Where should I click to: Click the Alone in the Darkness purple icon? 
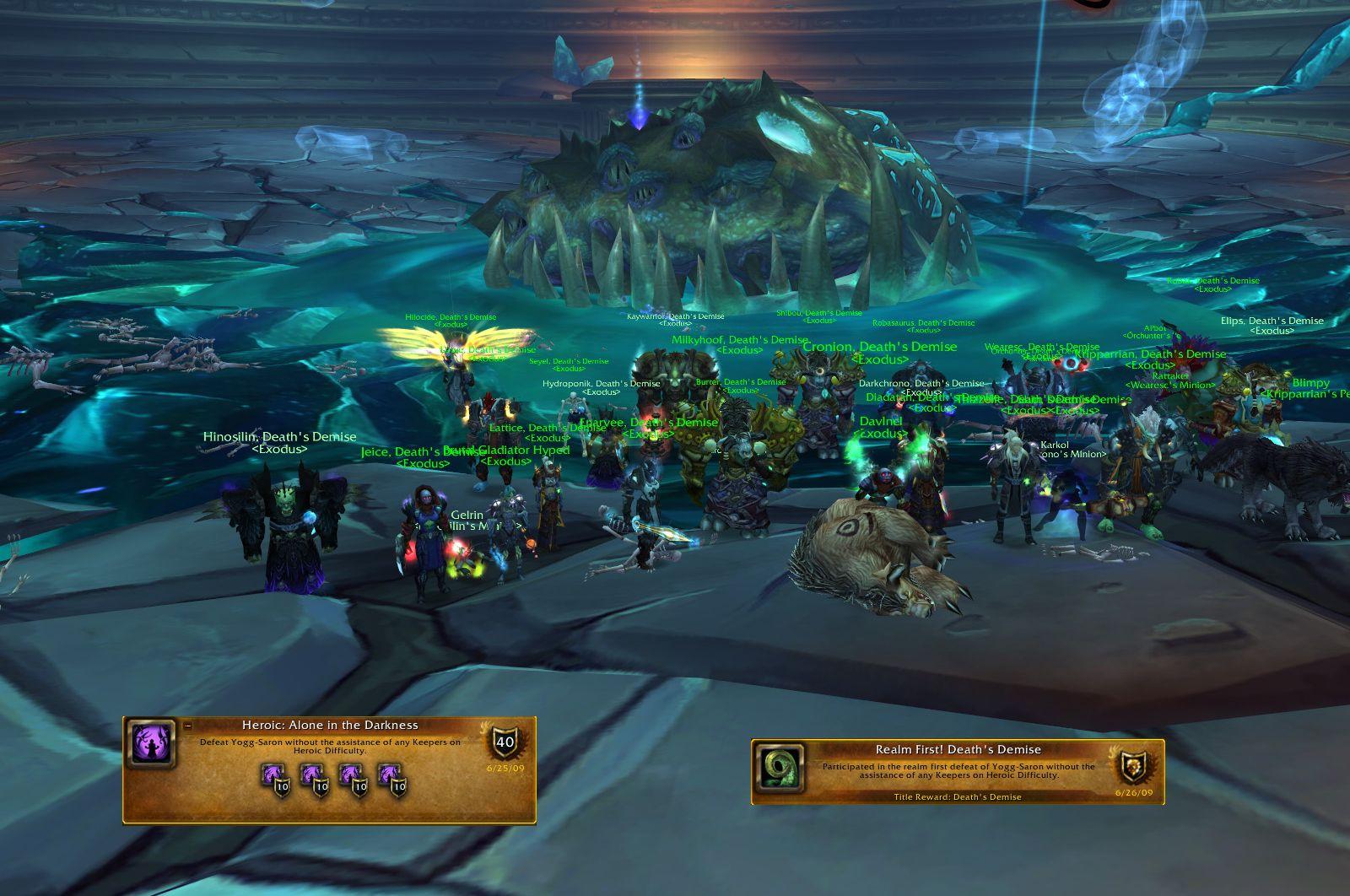[x=151, y=744]
